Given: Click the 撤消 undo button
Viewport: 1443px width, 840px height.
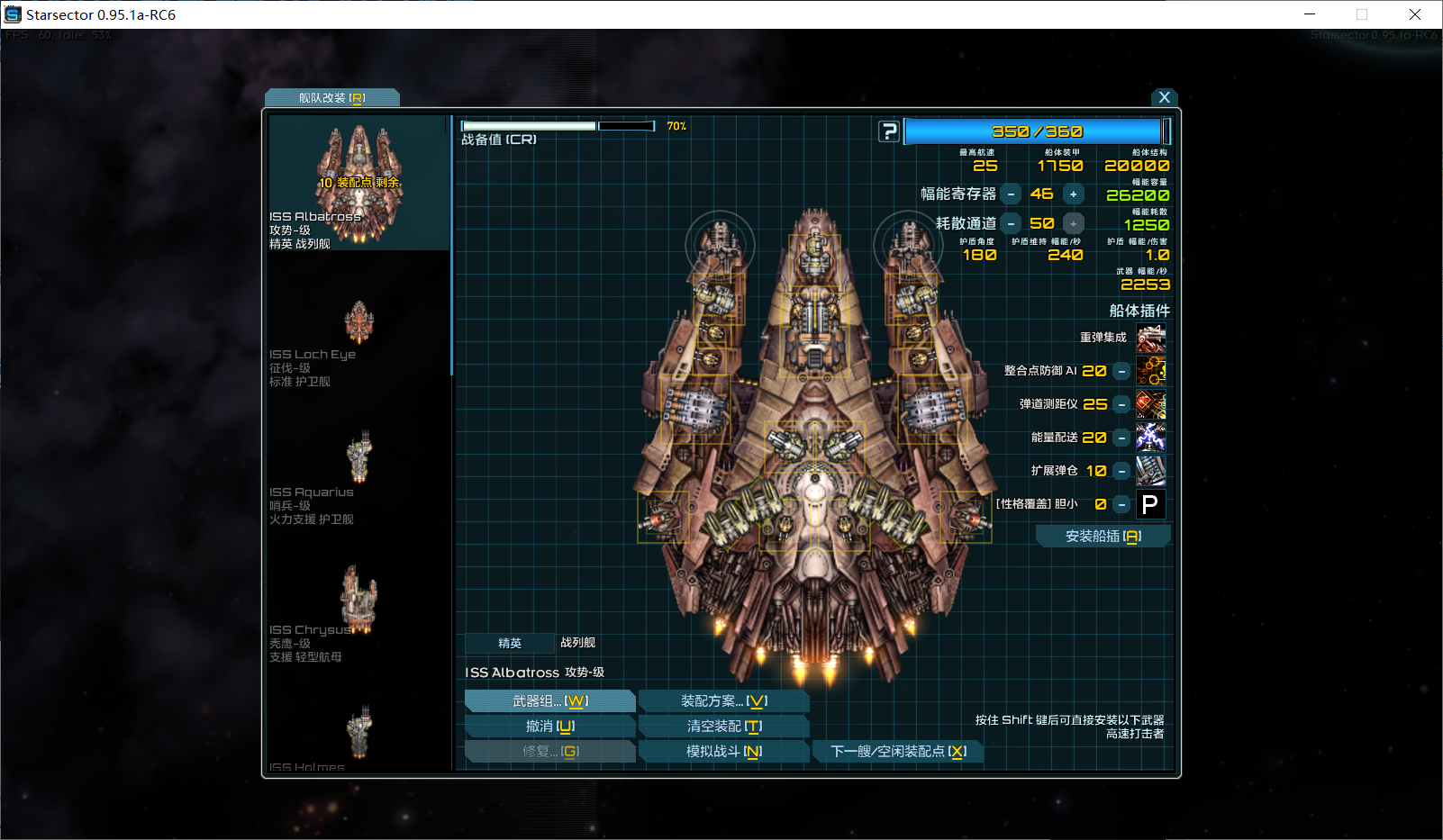Looking at the screenshot, I should tap(550, 727).
